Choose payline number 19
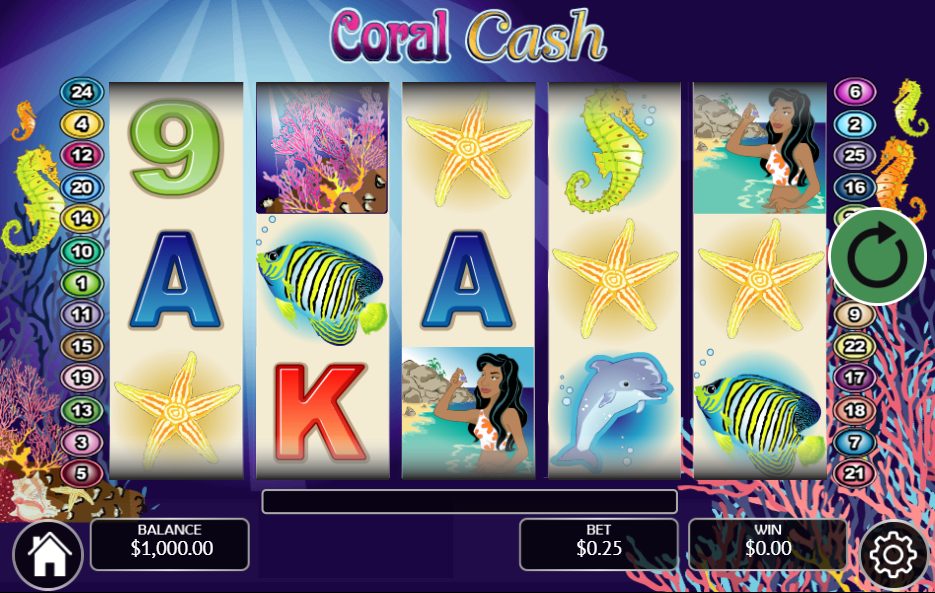 tap(82, 378)
